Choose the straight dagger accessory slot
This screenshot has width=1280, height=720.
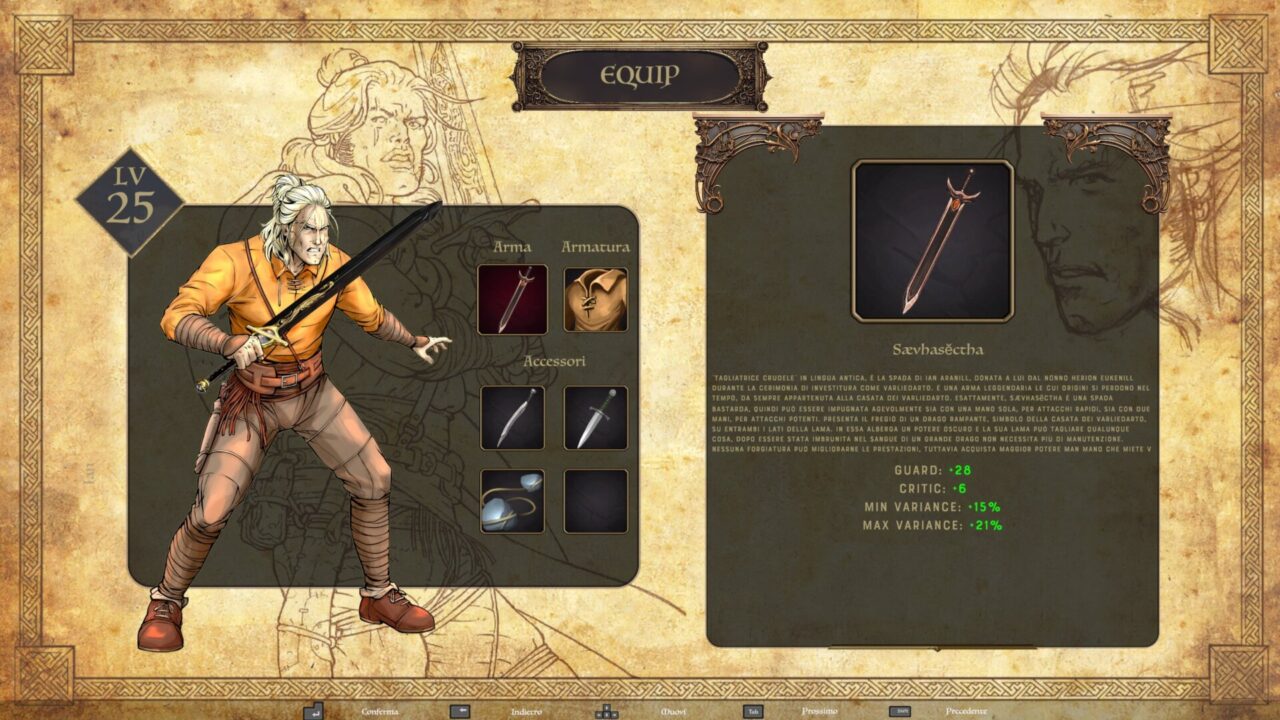(x=596, y=418)
